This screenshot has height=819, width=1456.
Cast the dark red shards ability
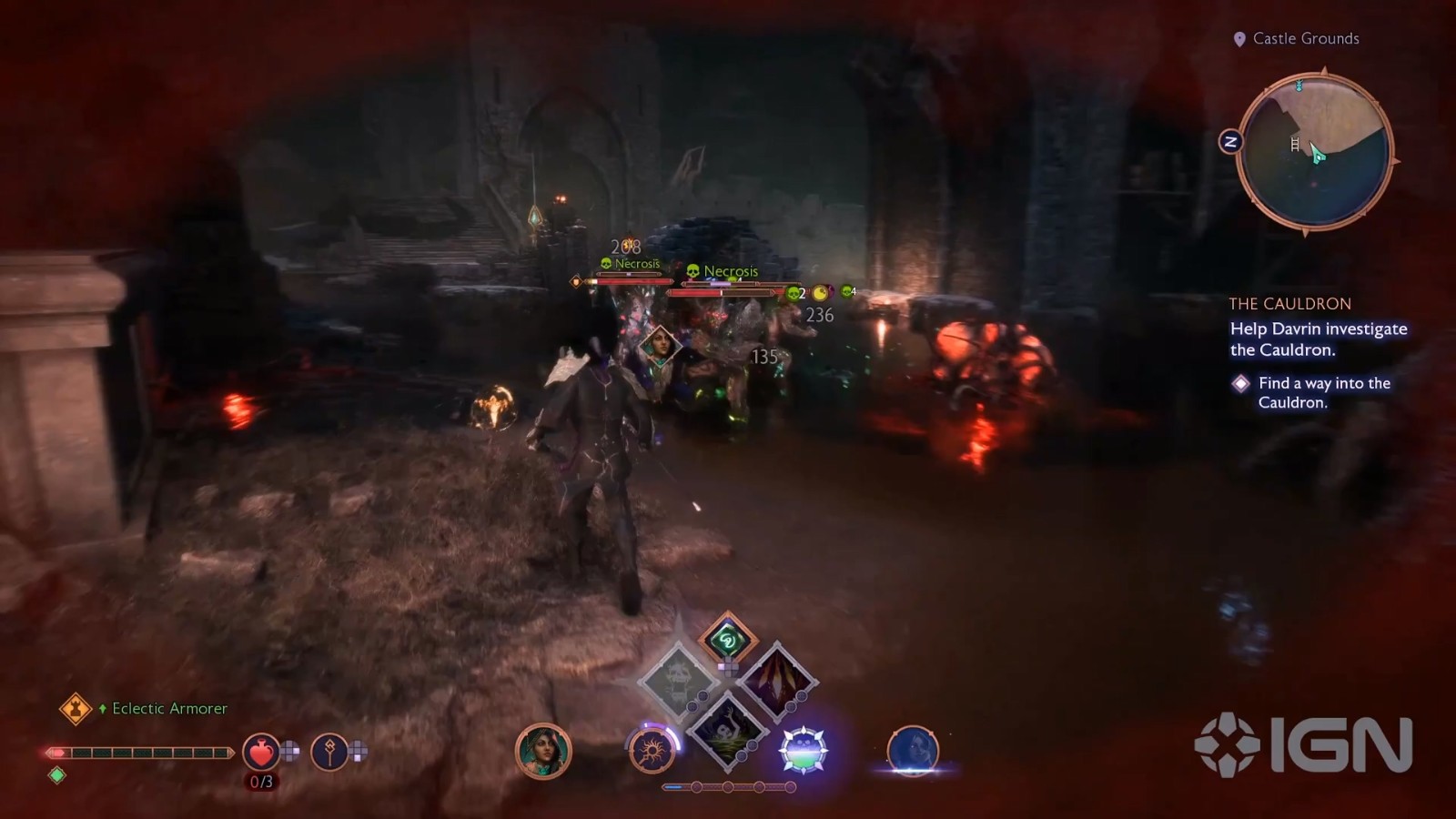pyautogui.click(x=776, y=681)
